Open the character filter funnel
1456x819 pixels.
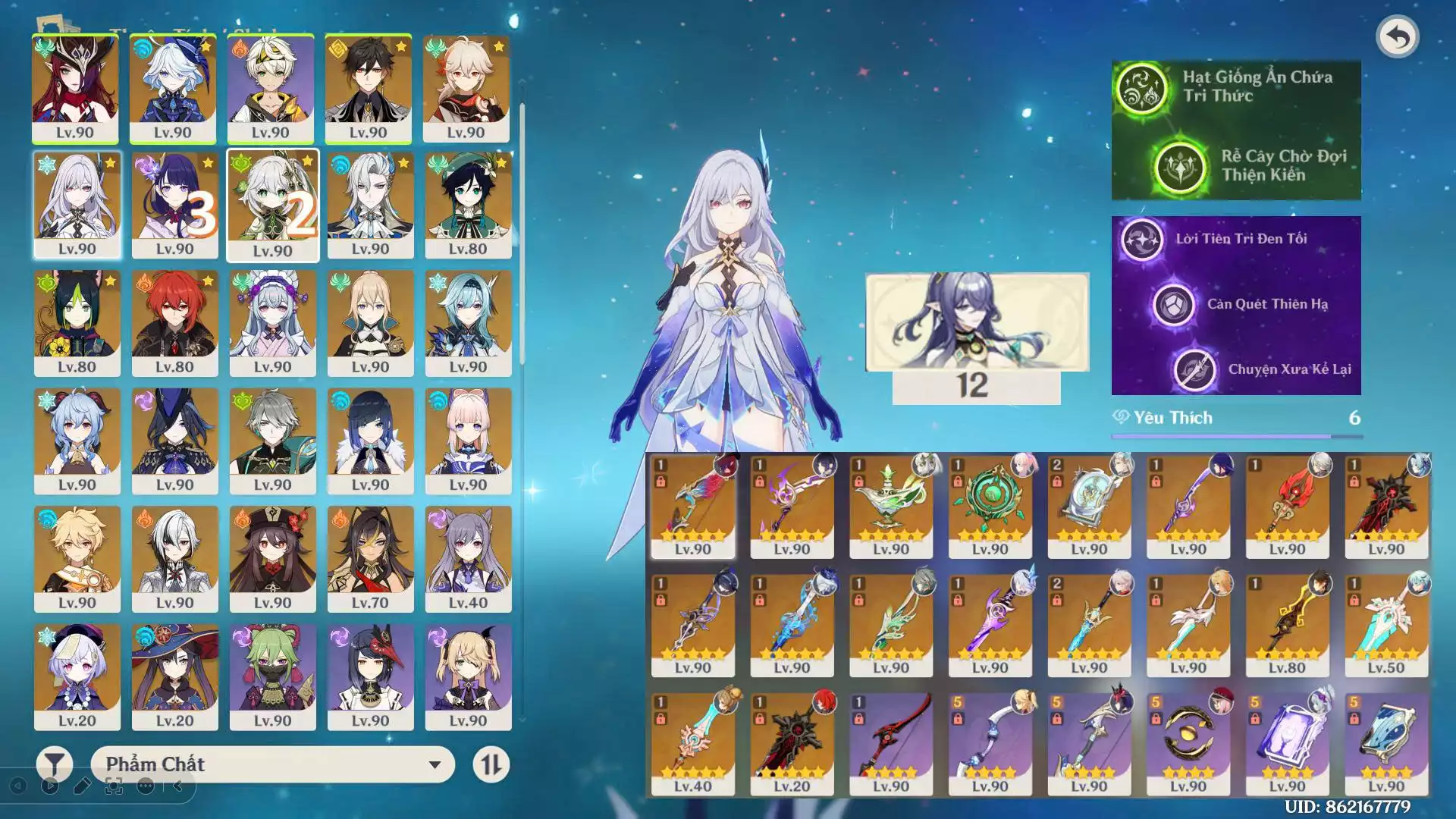55,764
